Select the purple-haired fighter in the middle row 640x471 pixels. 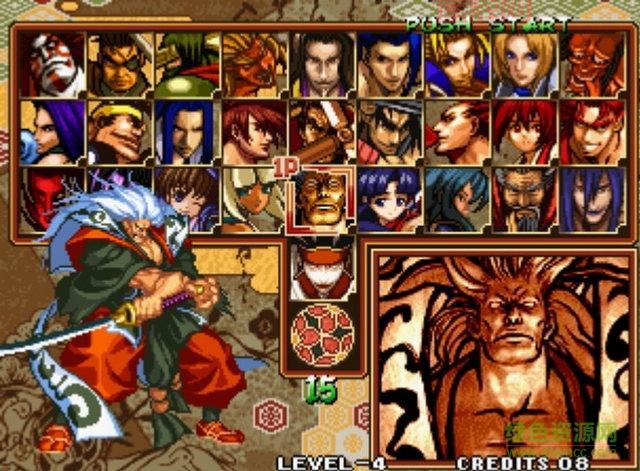pos(51,131)
